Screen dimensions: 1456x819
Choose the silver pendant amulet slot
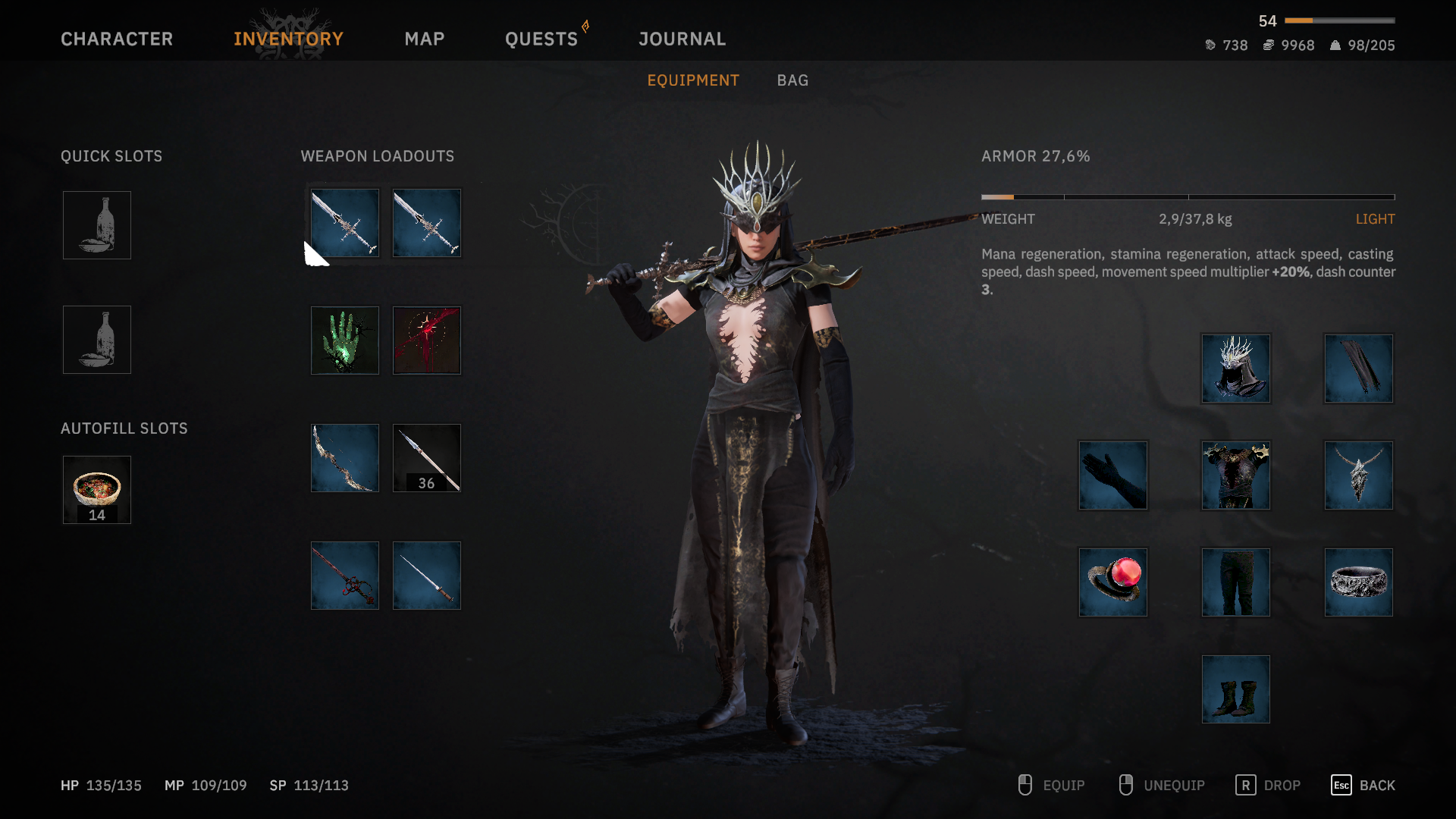point(1359,475)
